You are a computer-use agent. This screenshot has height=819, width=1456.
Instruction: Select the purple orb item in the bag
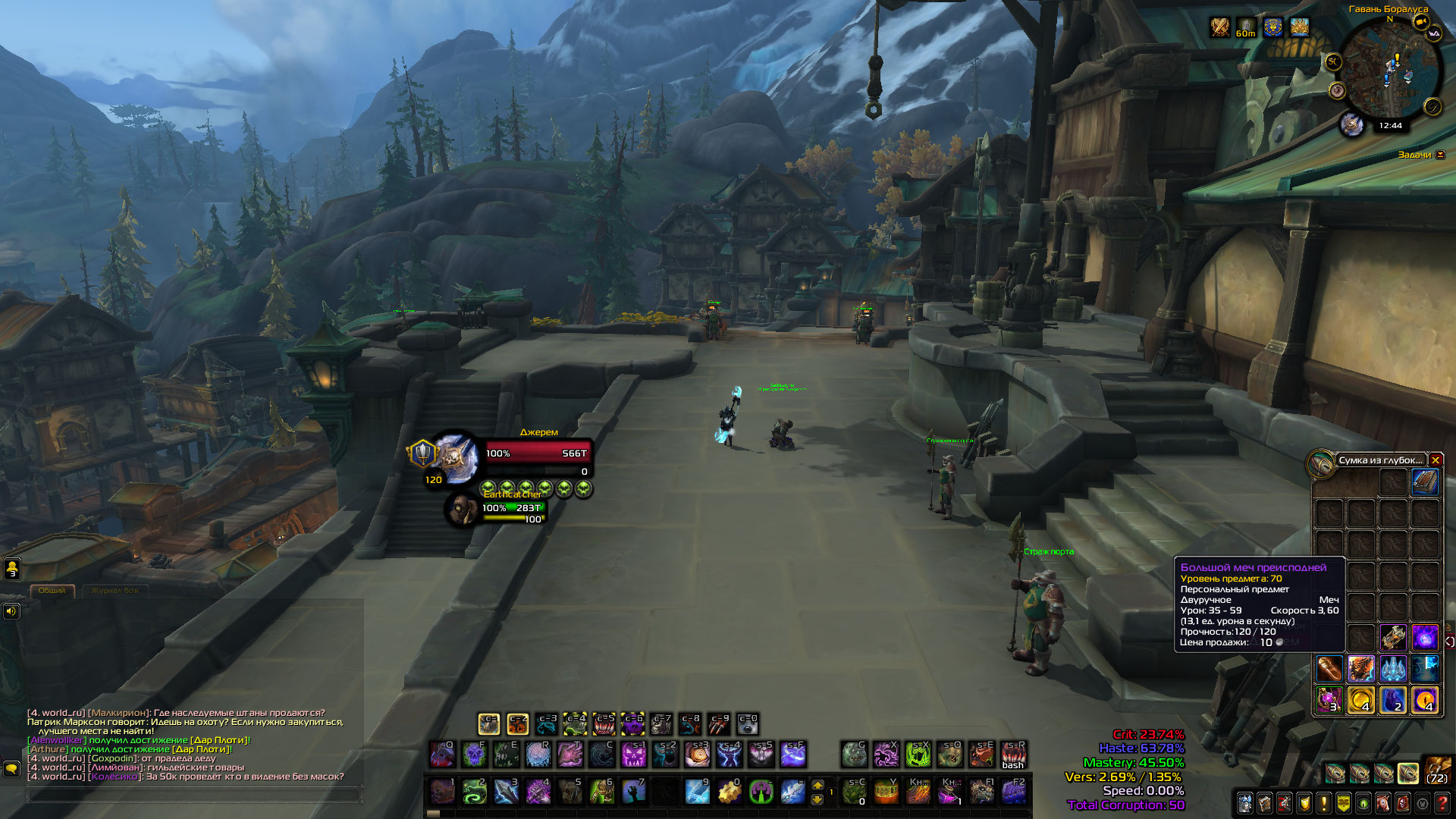pos(1424,638)
